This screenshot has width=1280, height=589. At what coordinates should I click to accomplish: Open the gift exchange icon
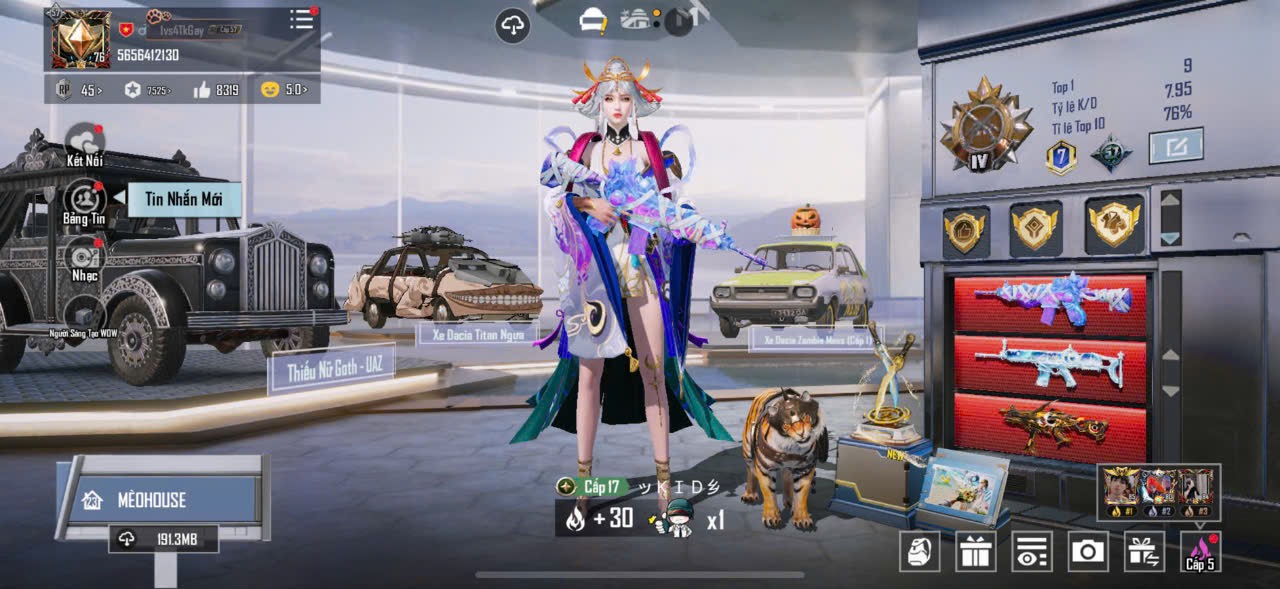click(x=1144, y=551)
